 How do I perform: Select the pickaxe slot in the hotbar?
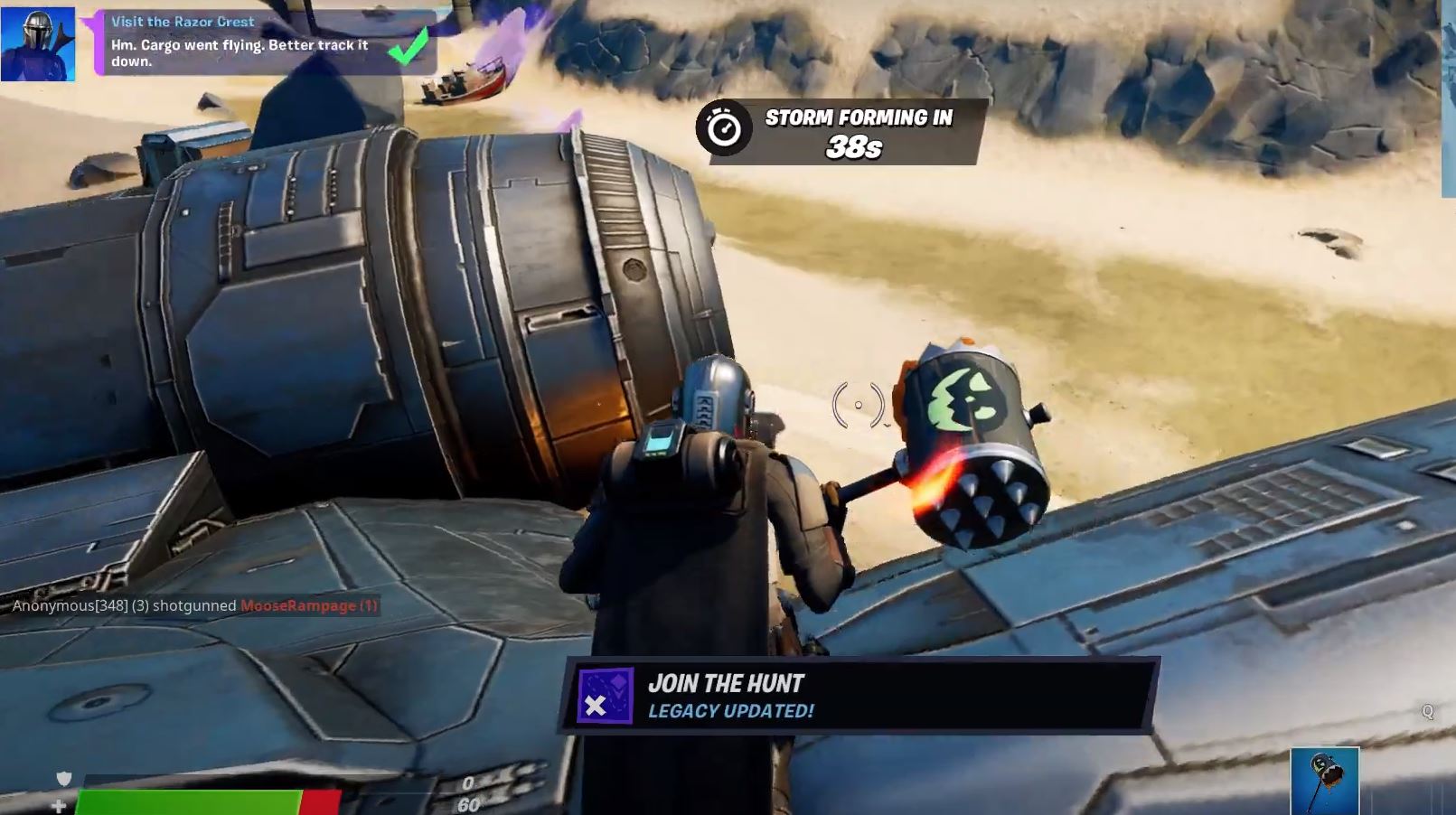[x=1324, y=782]
